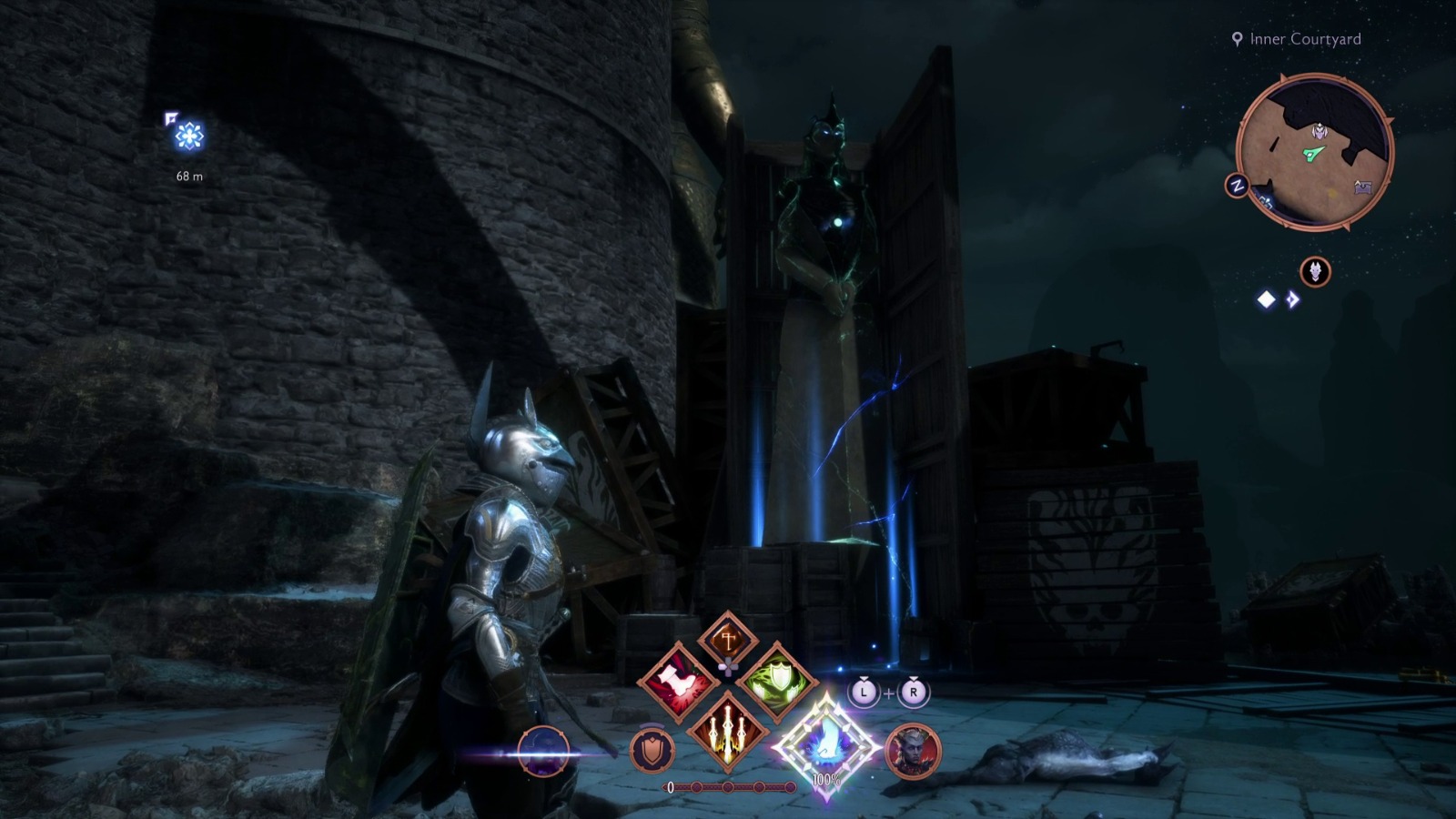Select the green shield-cloak ability
Viewport: 1456px width, 819px height.
click(x=778, y=680)
